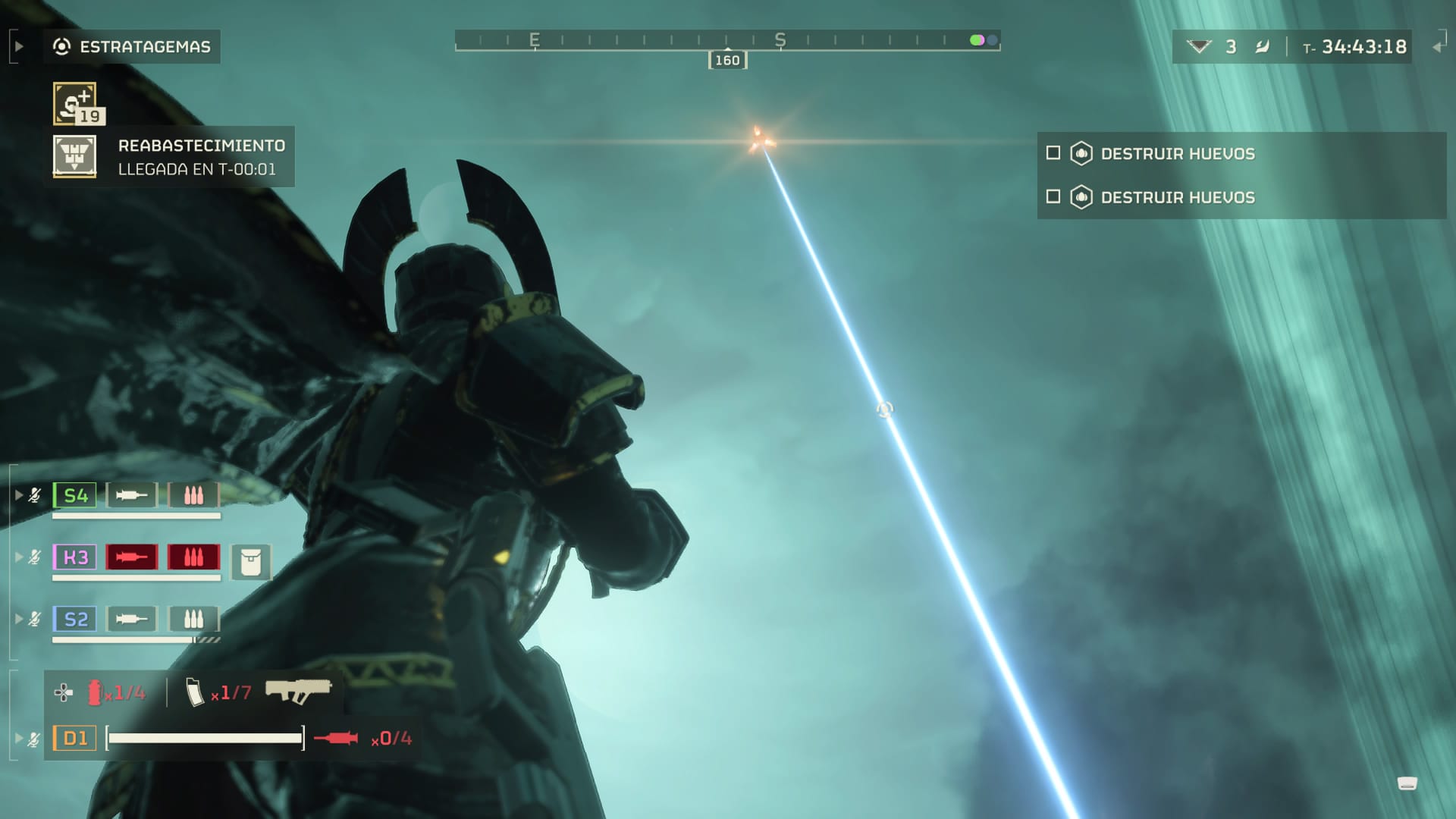
Task: Click K3's red ammo status icon
Action: pos(193,557)
